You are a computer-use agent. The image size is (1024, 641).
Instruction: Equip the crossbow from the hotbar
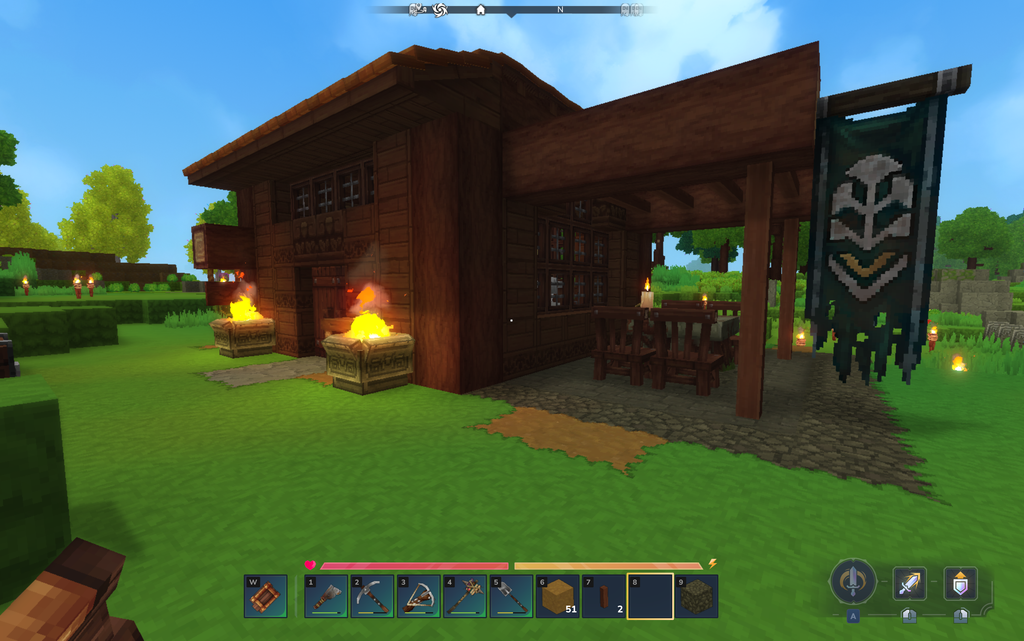click(x=418, y=596)
